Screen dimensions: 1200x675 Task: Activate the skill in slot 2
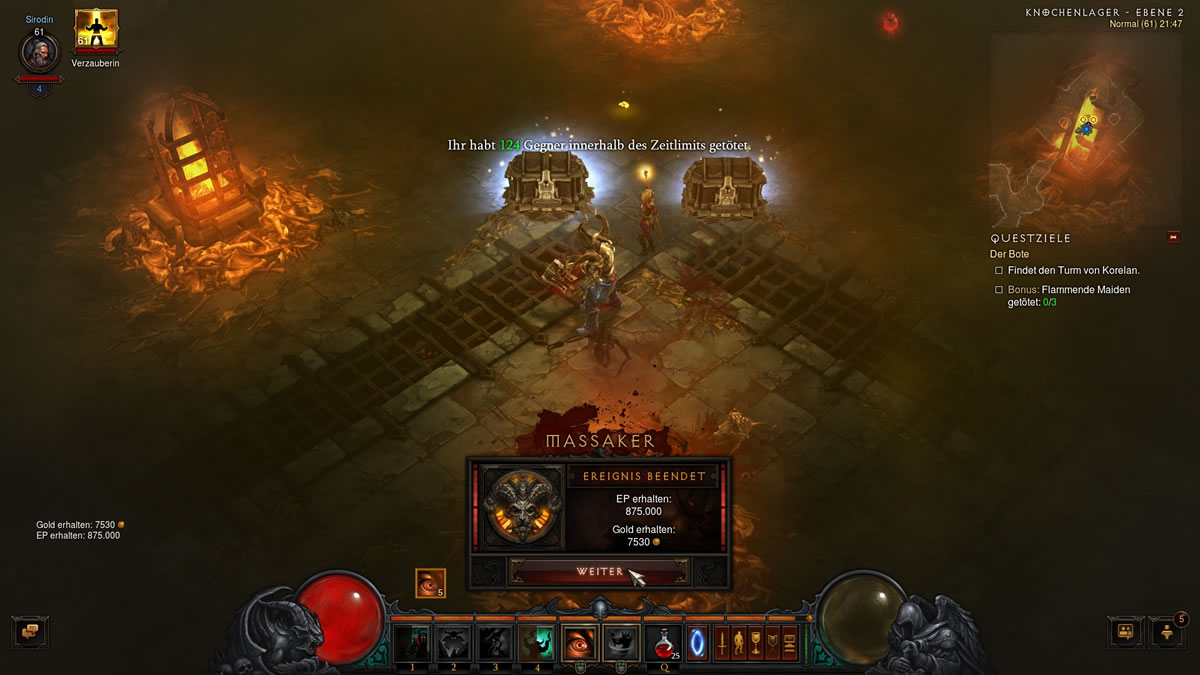tap(454, 643)
